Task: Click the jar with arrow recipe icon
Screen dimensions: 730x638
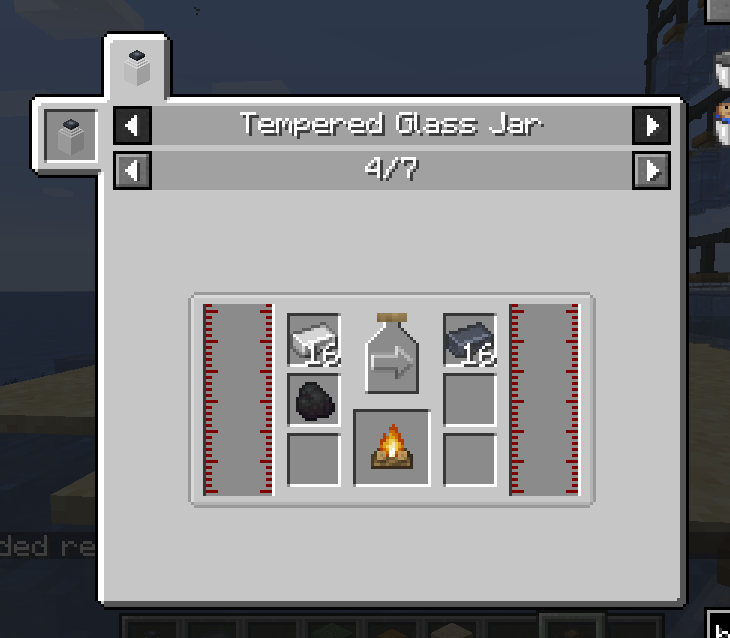Action: point(392,353)
